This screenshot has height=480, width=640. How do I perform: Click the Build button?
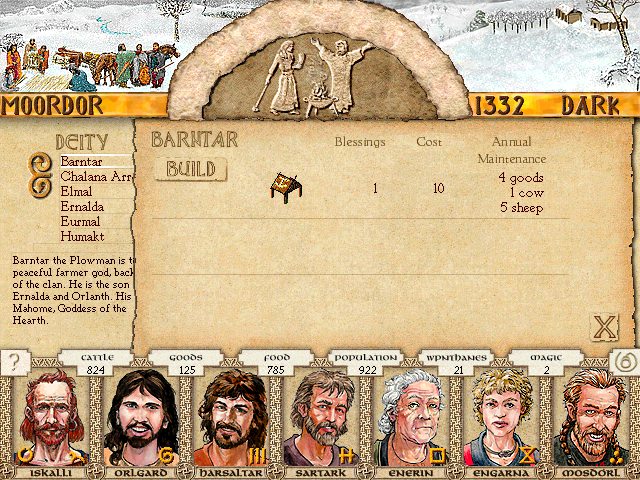point(191,169)
